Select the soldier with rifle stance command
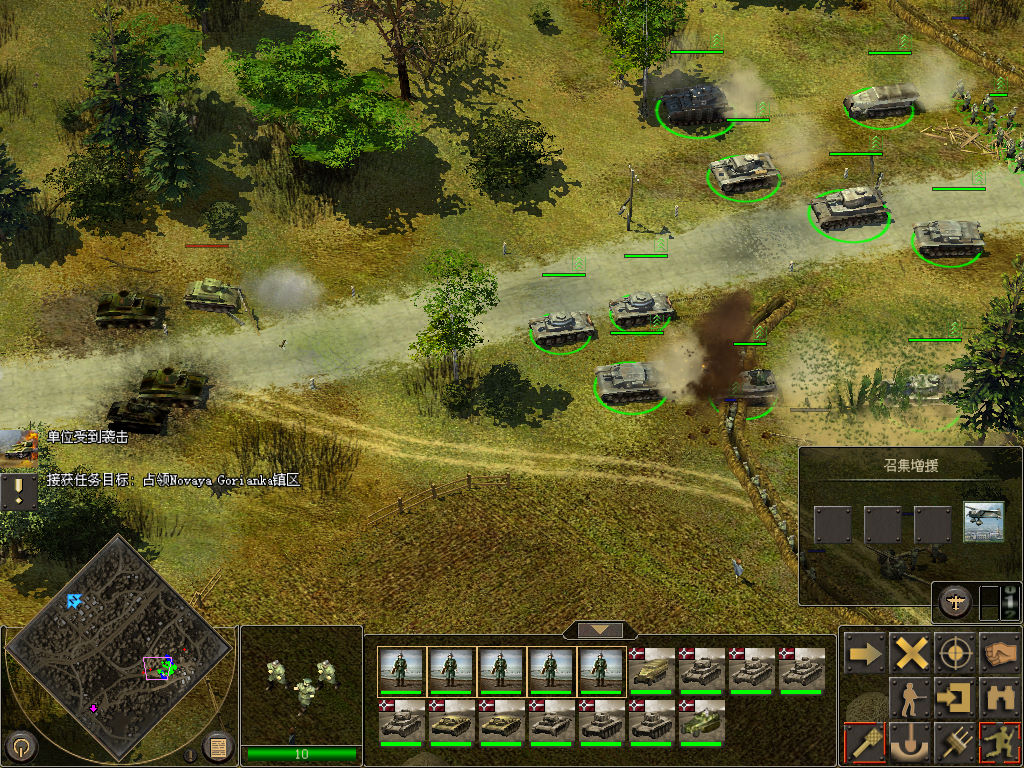The height and width of the screenshot is (768, 1024). (911, 697)
